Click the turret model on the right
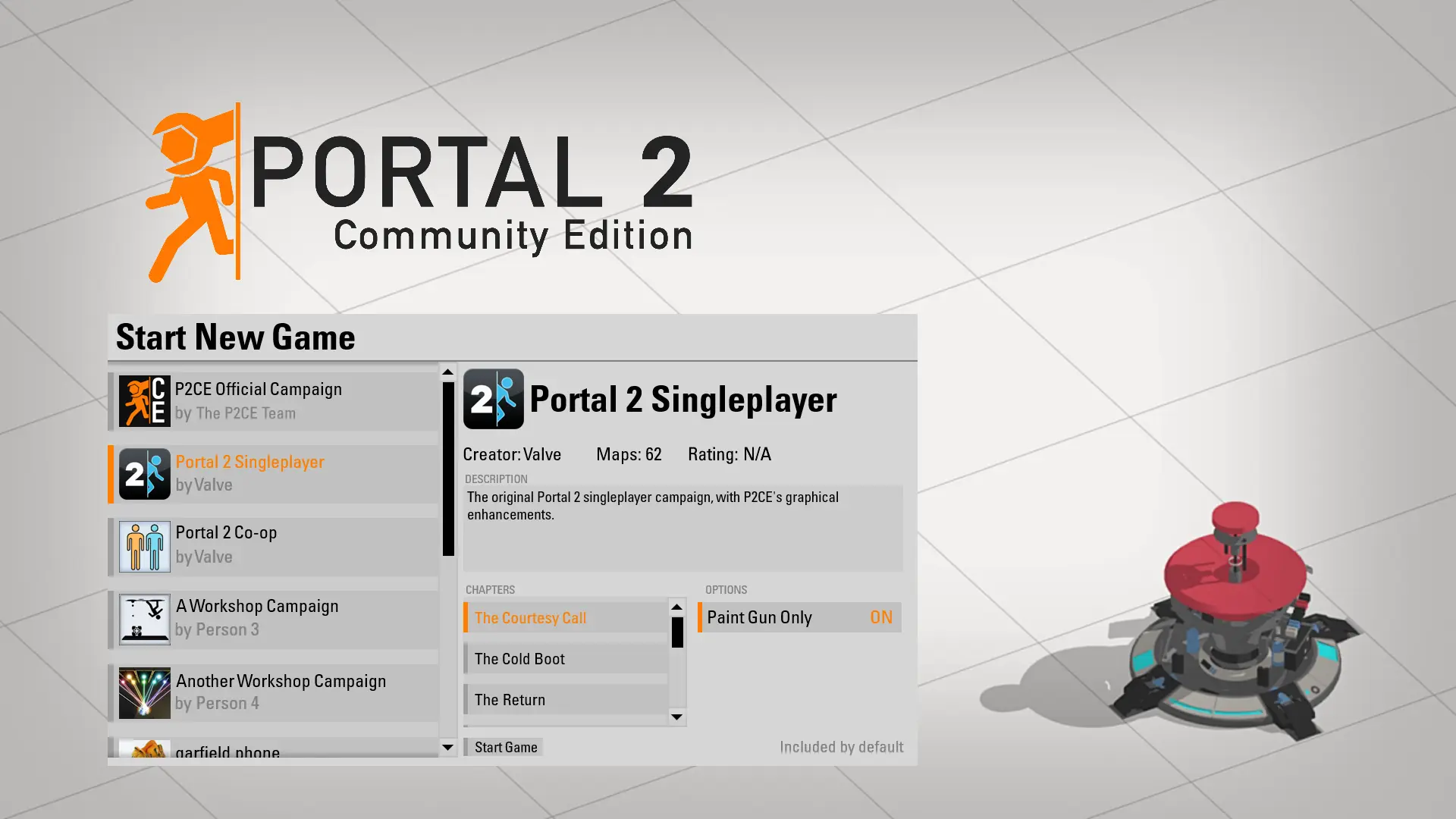 (x=1236, y=645)
